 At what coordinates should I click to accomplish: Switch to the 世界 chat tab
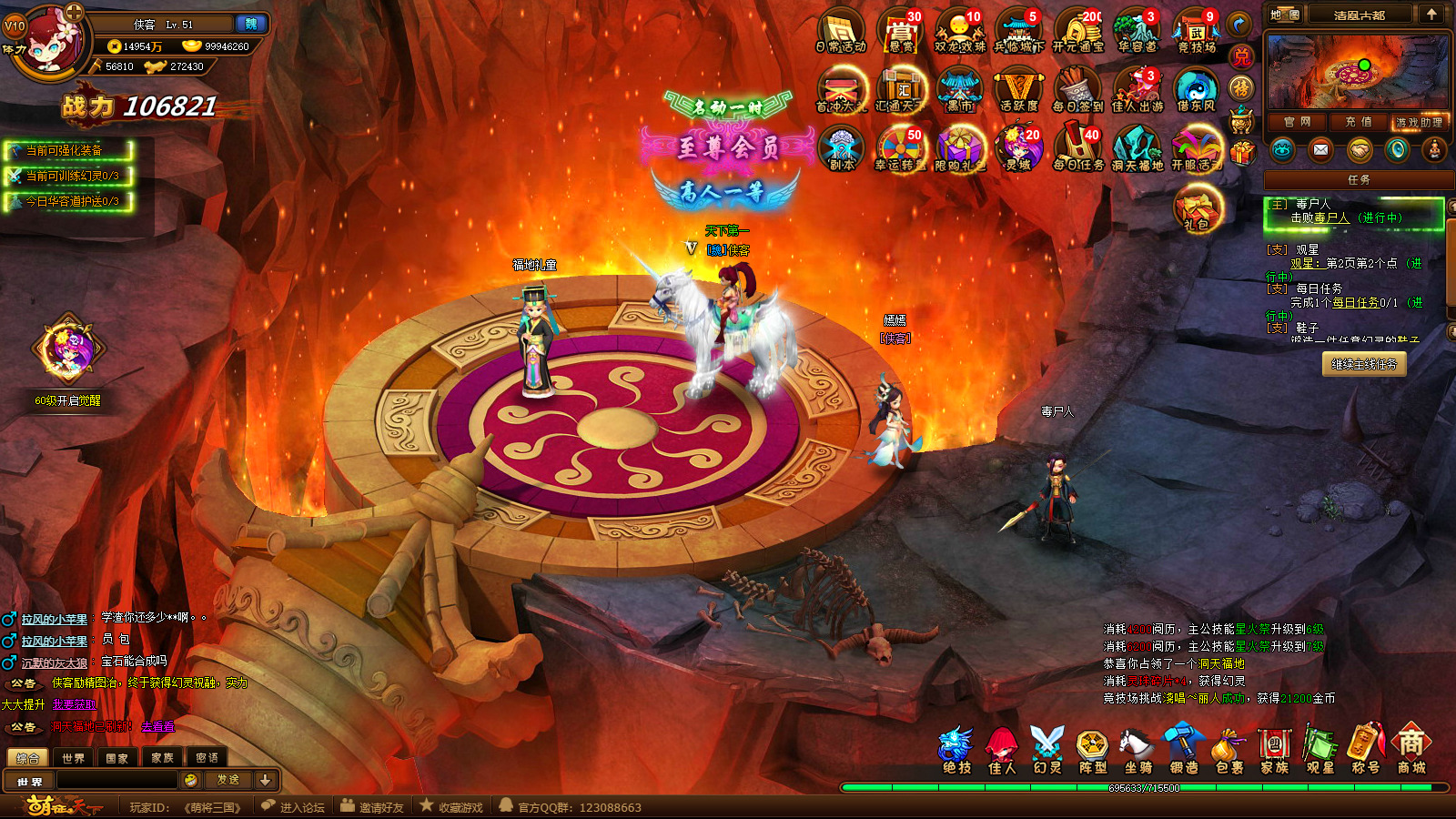(x=73, y=758)
